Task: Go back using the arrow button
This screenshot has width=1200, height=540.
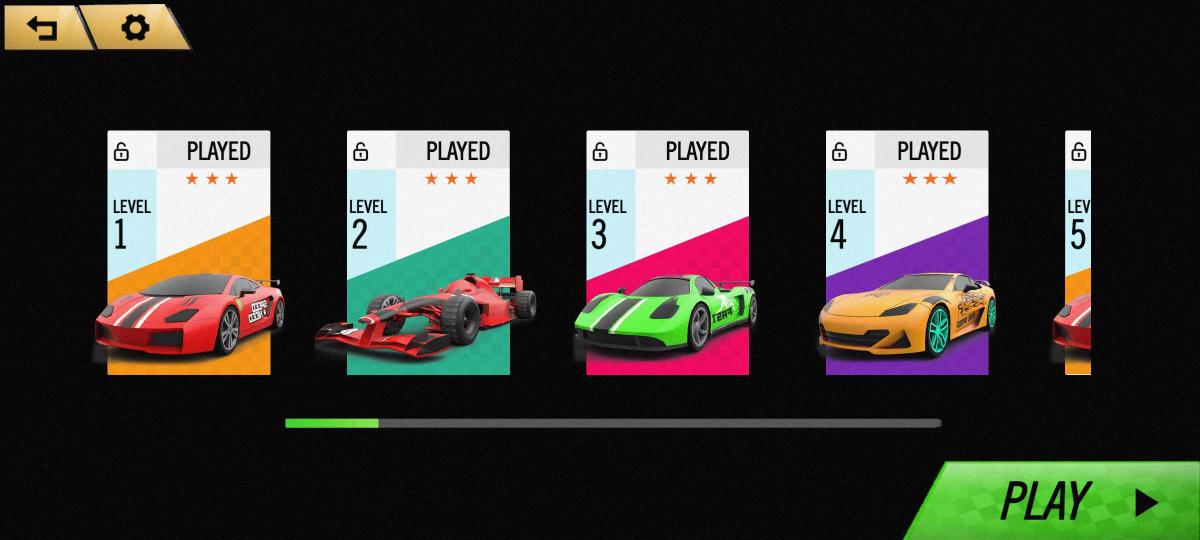Action: pyautogui.click(x=42, y=27)
